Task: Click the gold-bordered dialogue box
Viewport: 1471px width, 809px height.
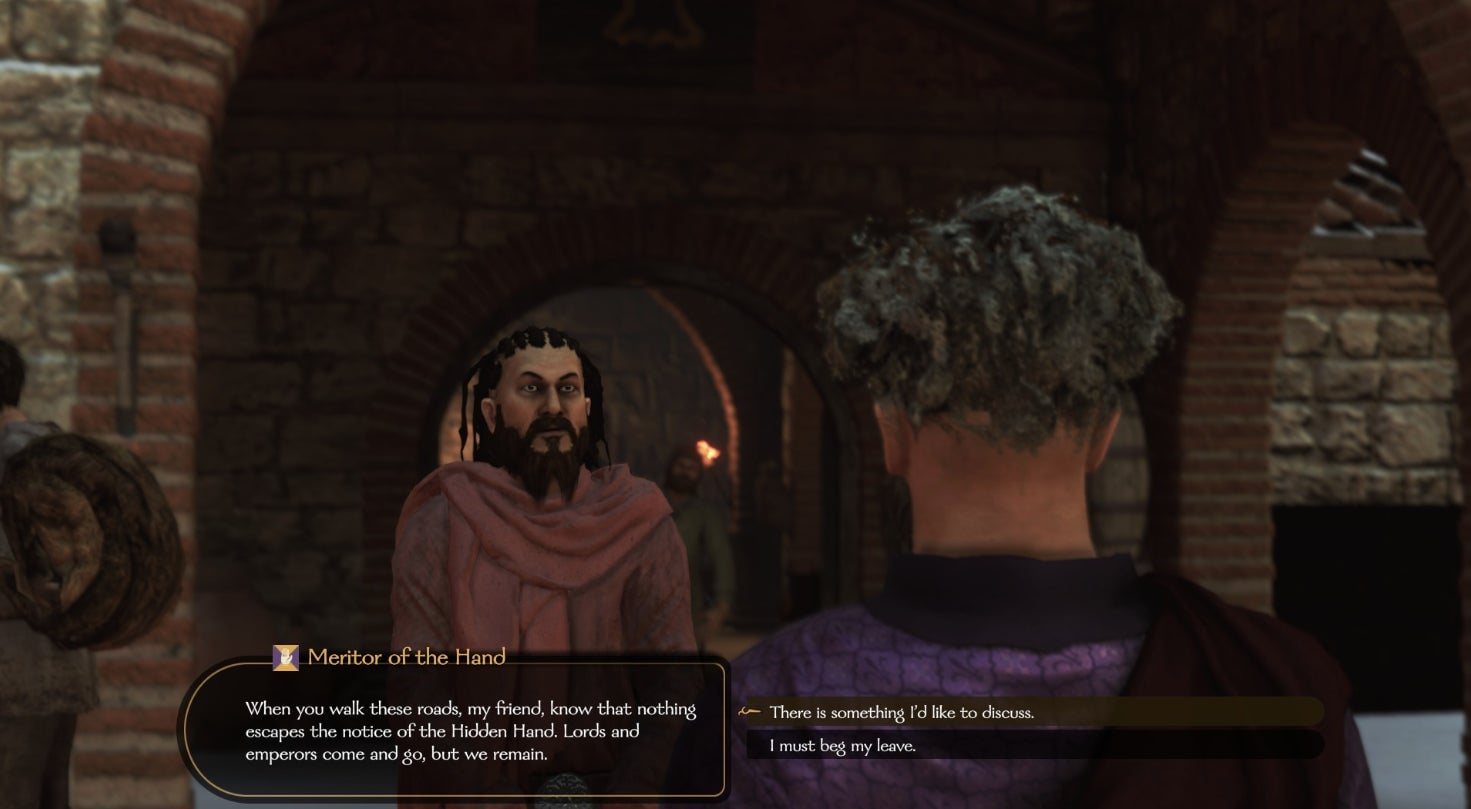Action: point(455,730)
